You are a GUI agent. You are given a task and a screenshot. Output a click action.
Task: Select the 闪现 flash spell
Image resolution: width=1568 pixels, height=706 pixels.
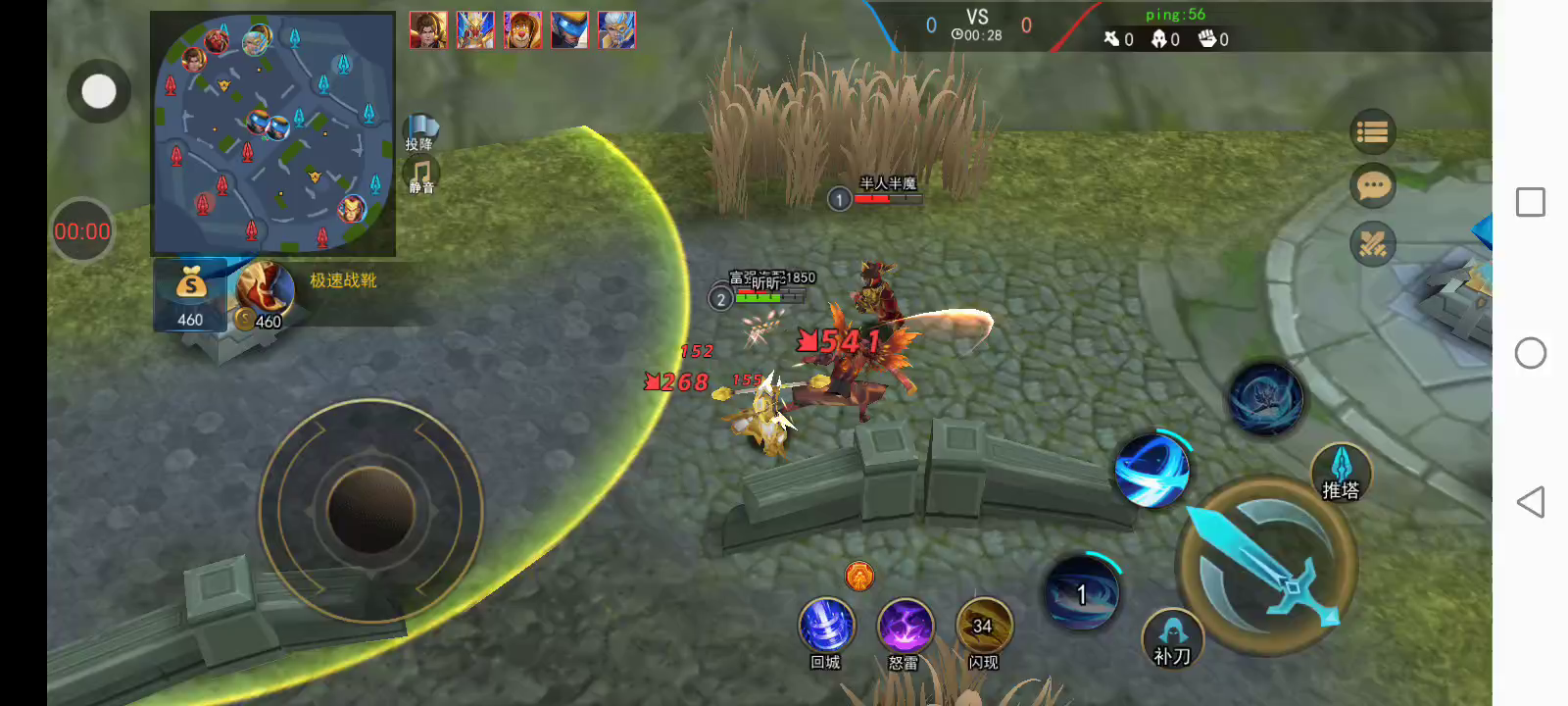(x=983, y=626)
